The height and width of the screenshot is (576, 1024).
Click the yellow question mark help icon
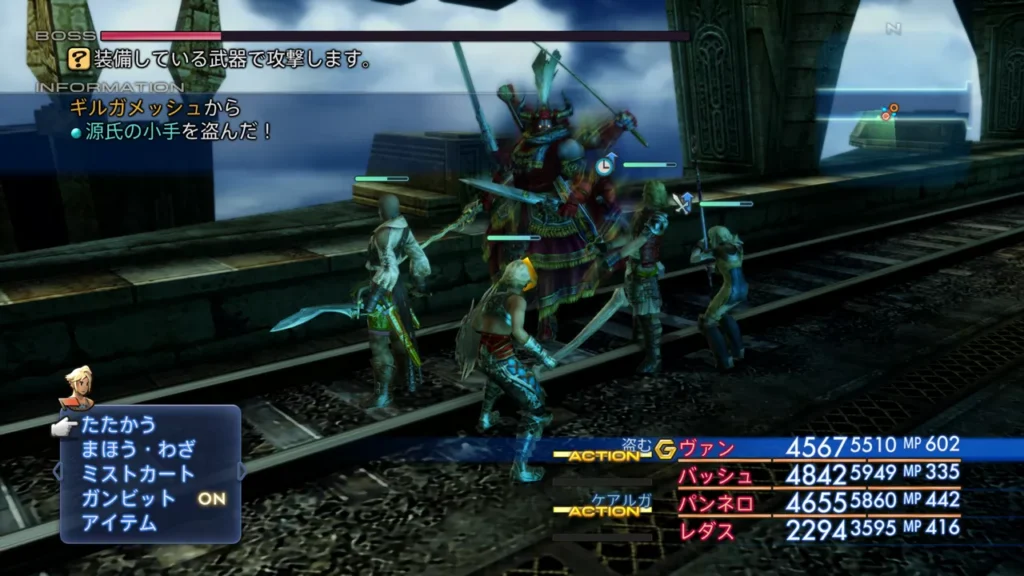click(79, 60)
